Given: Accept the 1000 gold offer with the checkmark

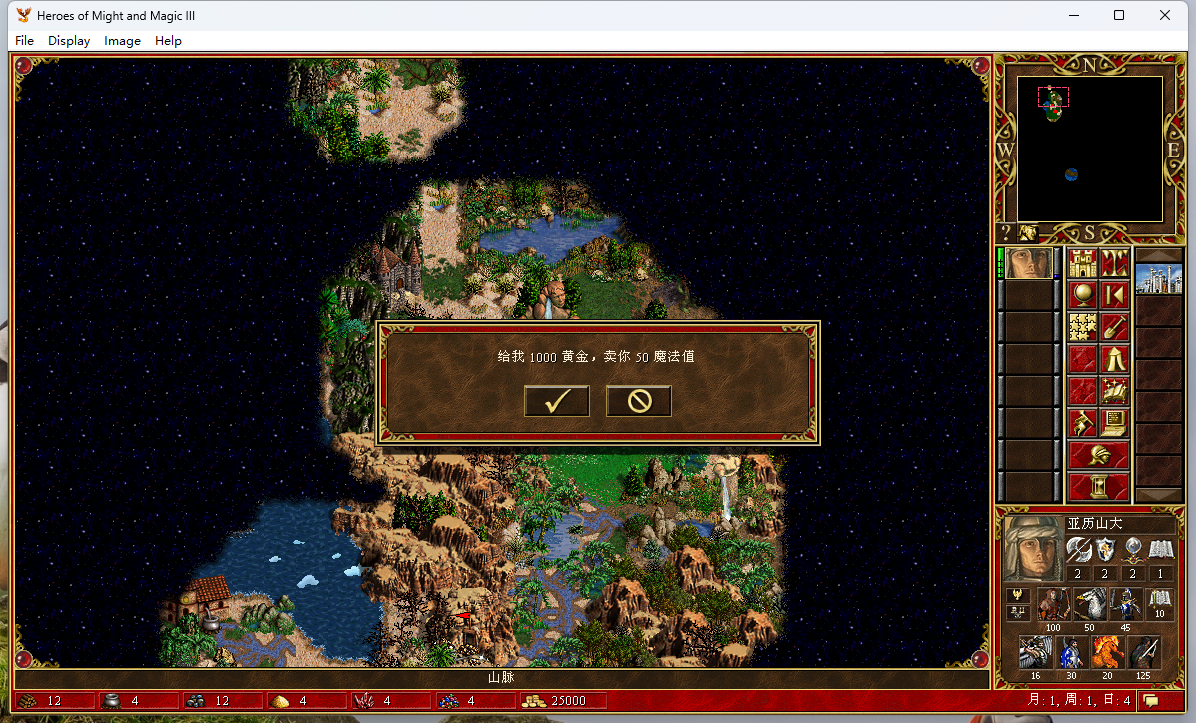Looking at the screenshot, I should point(557,401).
